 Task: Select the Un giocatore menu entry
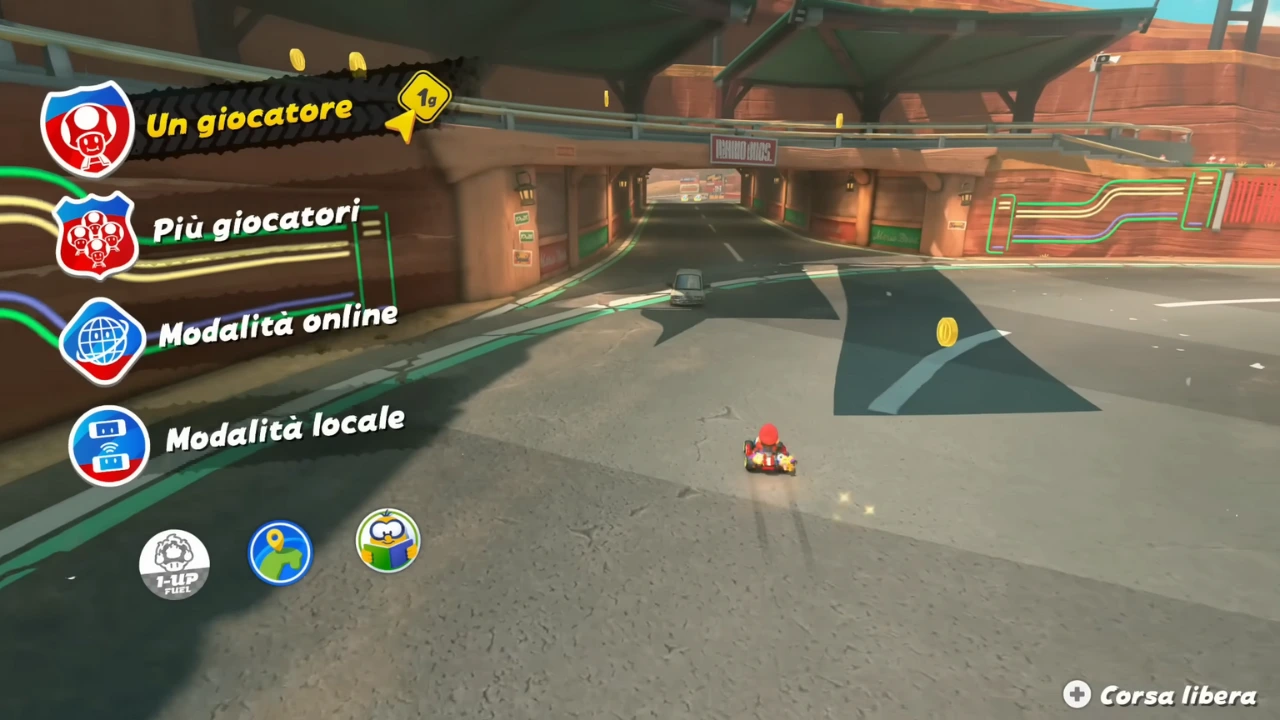(x=248, y=118)
